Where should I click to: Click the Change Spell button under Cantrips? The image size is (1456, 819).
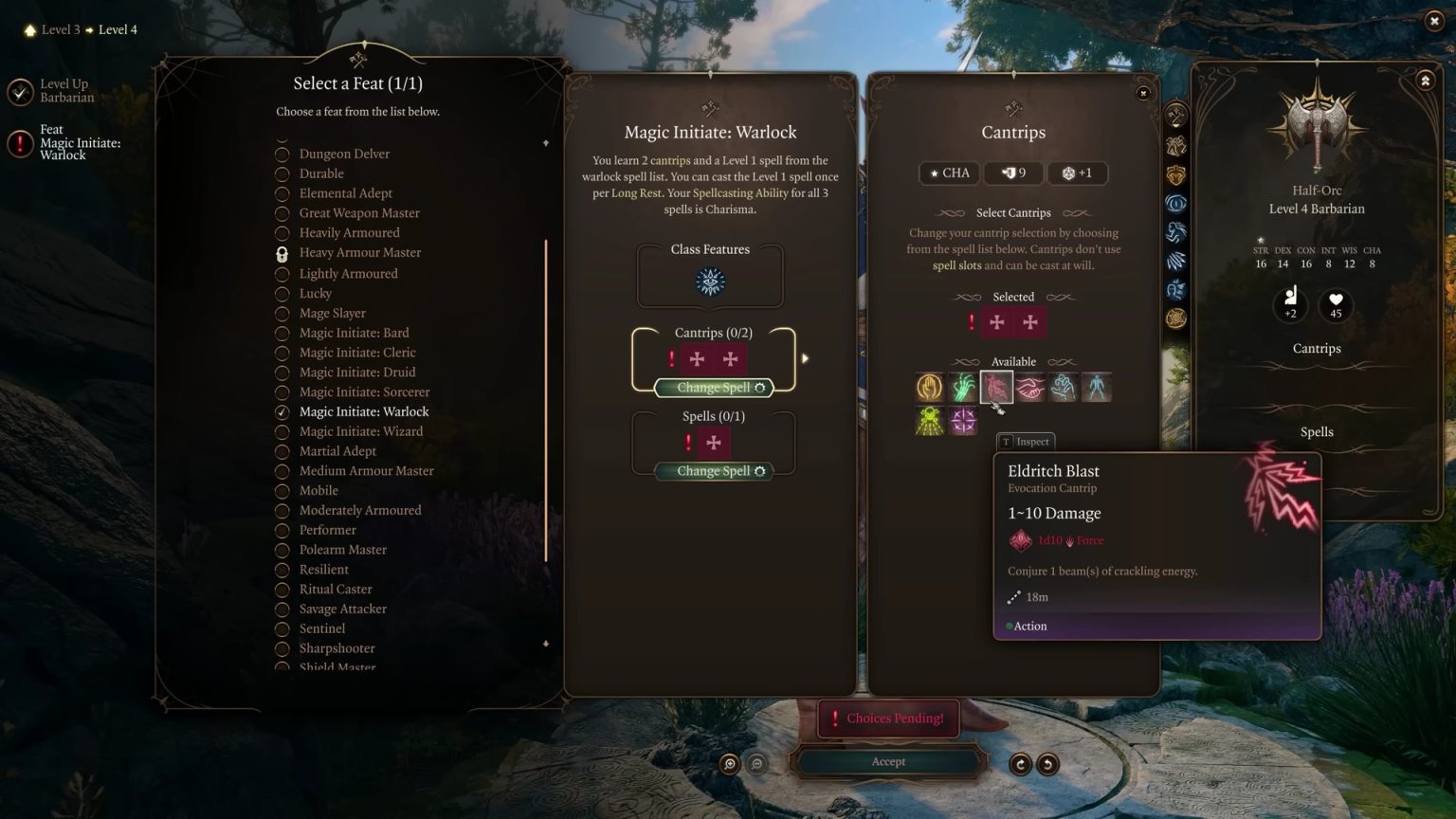tap(712, 387)
